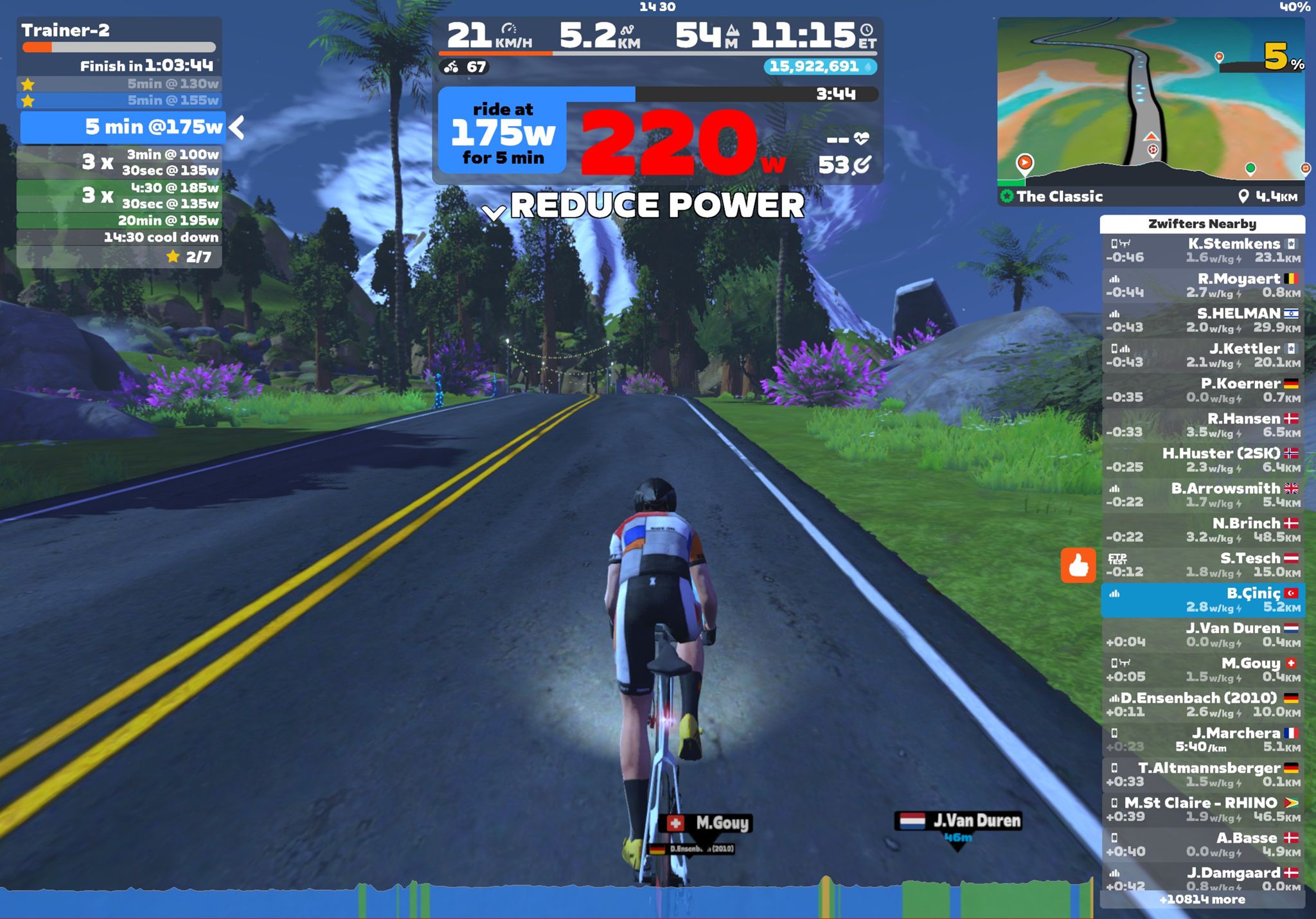This screenshot has width=1316, height=919.
Task: Pick R.Hansen from Zwifters Nearby
Action: 1202,425
